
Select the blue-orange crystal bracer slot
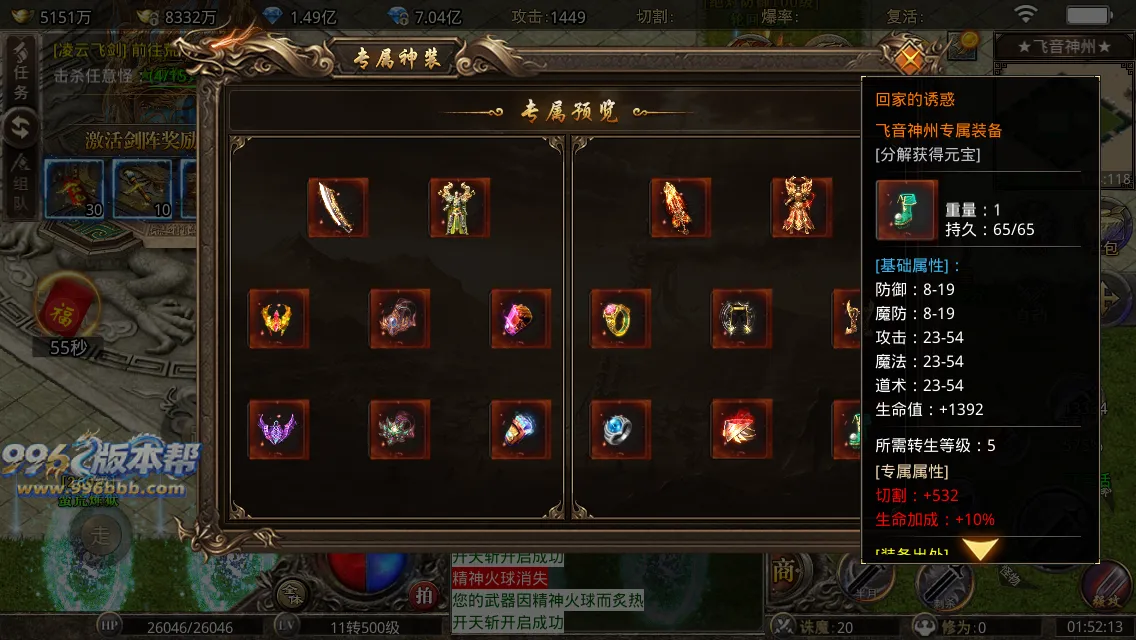[x=521, y=430]
